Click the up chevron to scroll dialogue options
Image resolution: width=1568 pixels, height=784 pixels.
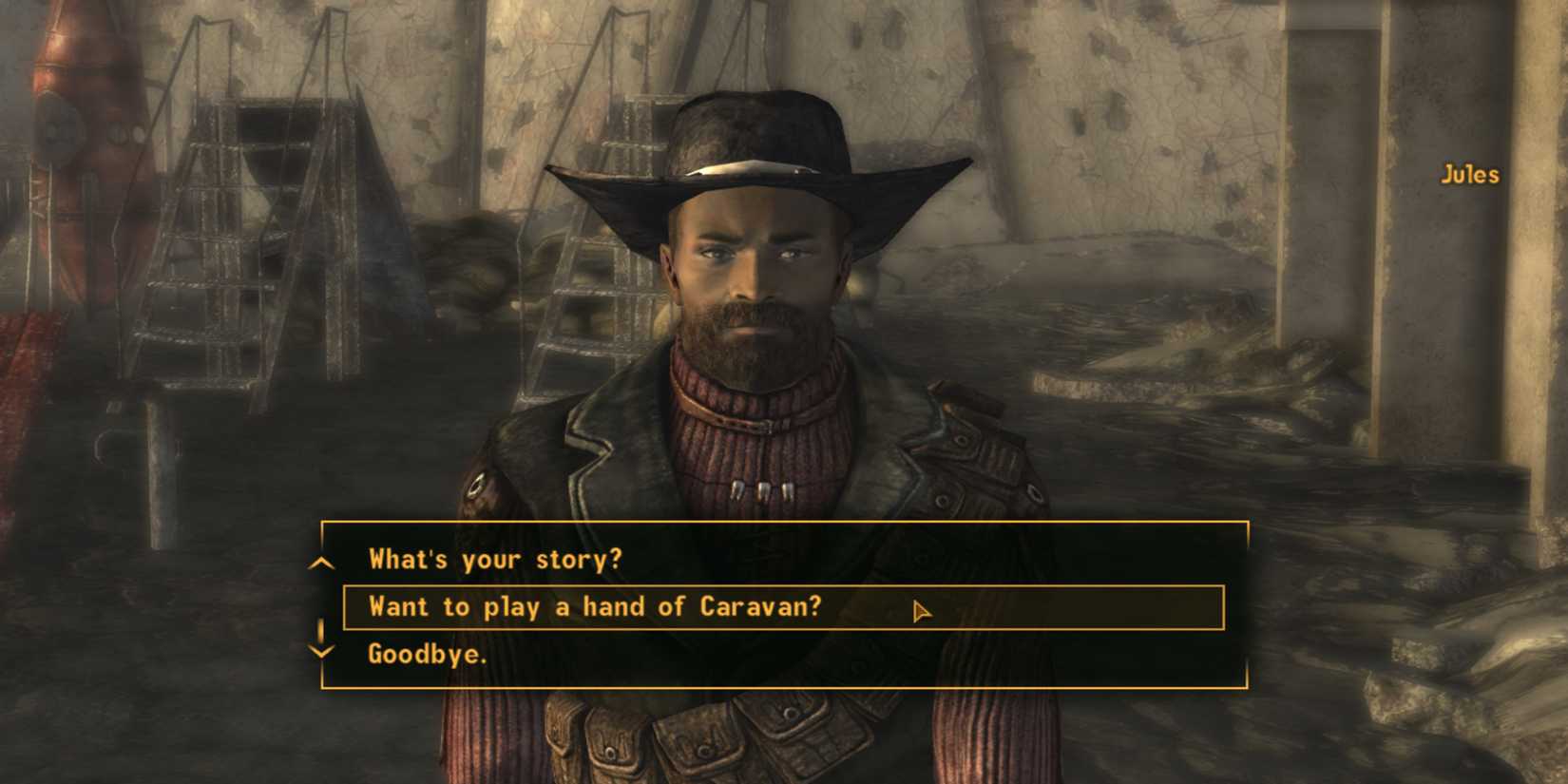click(320, 563)
